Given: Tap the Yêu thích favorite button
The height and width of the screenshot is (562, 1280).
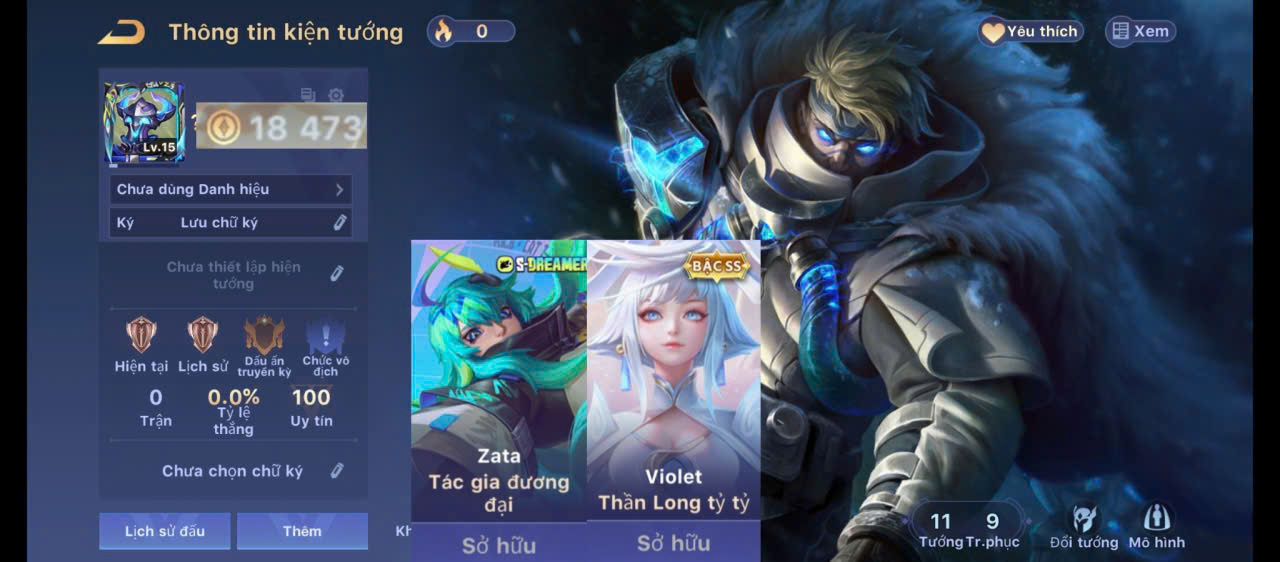Looking at the screenshot, I should click(1031, 32).
